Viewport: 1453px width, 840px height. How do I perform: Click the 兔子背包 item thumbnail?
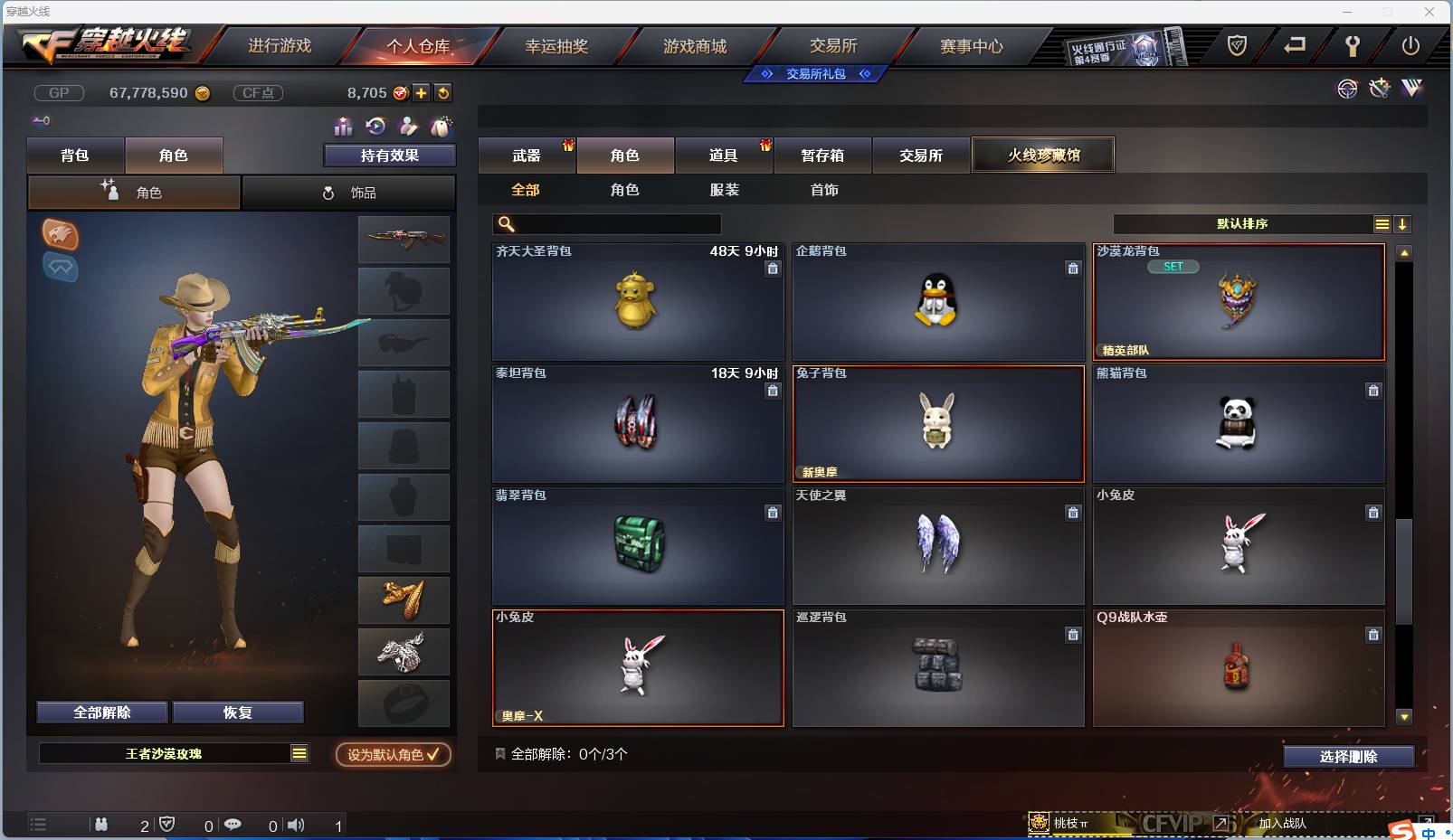point(938,423)
